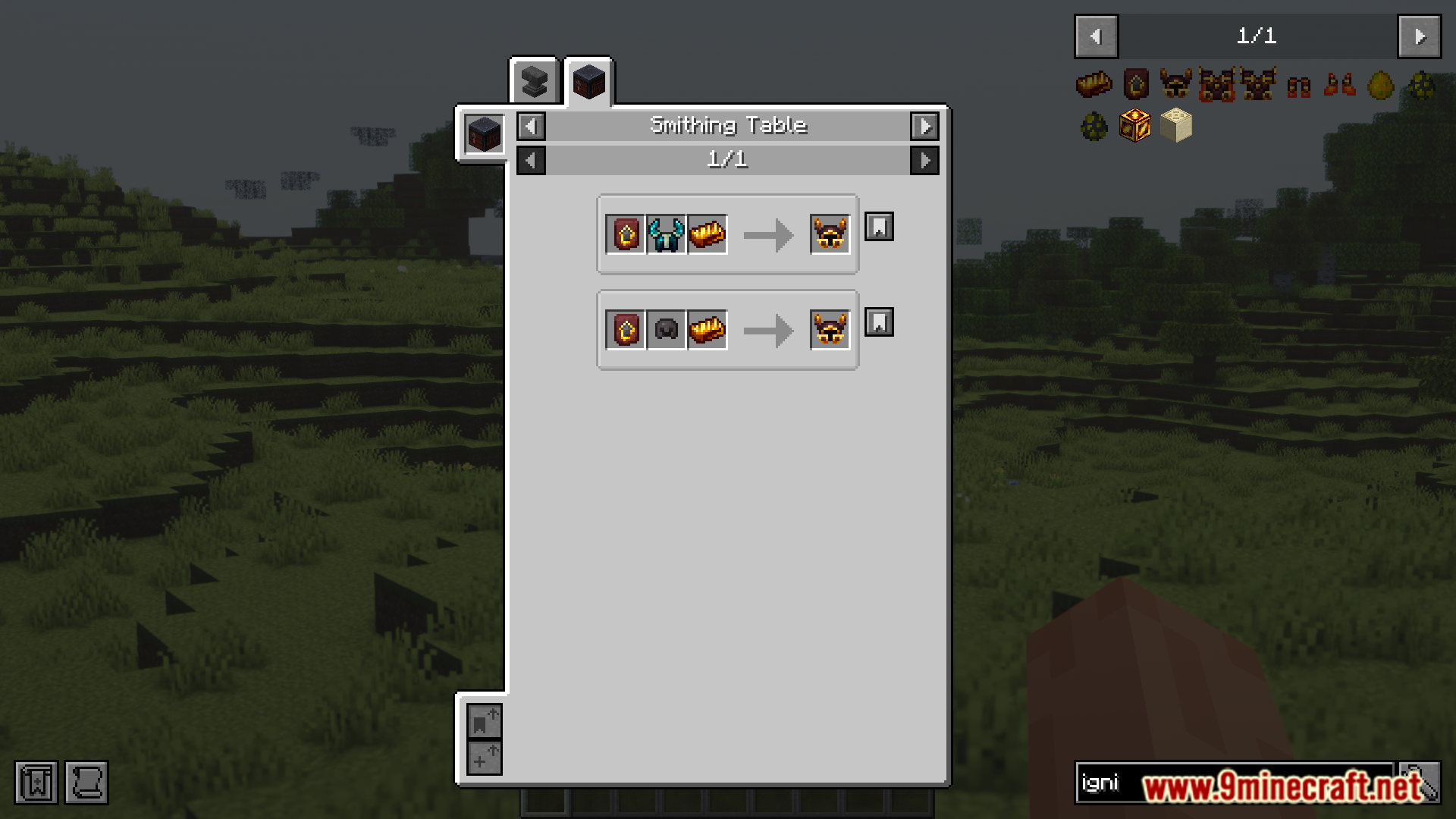Screen dimensions: 1456x819
Task: Click the plus-with-arrow button in recipe window
Action: tap(484, 758)
